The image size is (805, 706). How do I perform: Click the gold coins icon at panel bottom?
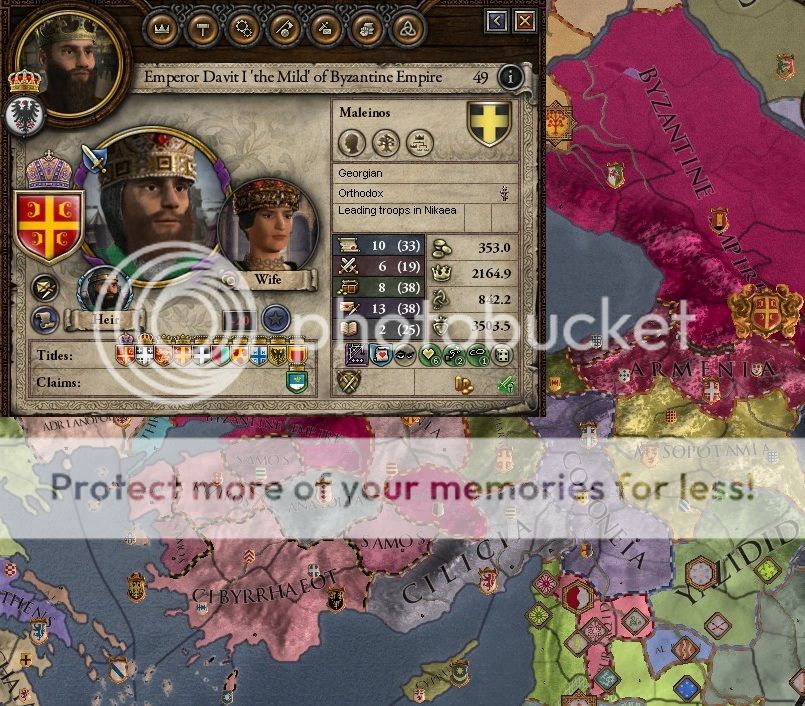click(x=463, y=383)
